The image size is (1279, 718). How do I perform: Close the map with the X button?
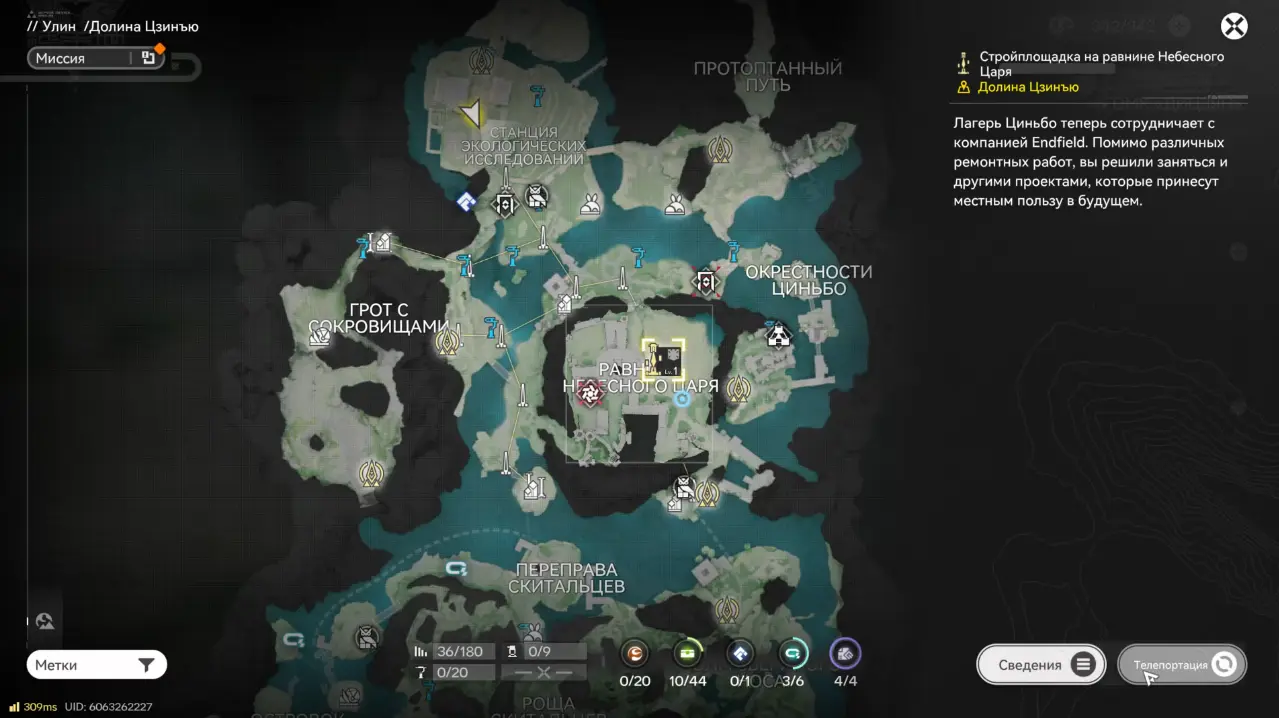[1234, 26]
